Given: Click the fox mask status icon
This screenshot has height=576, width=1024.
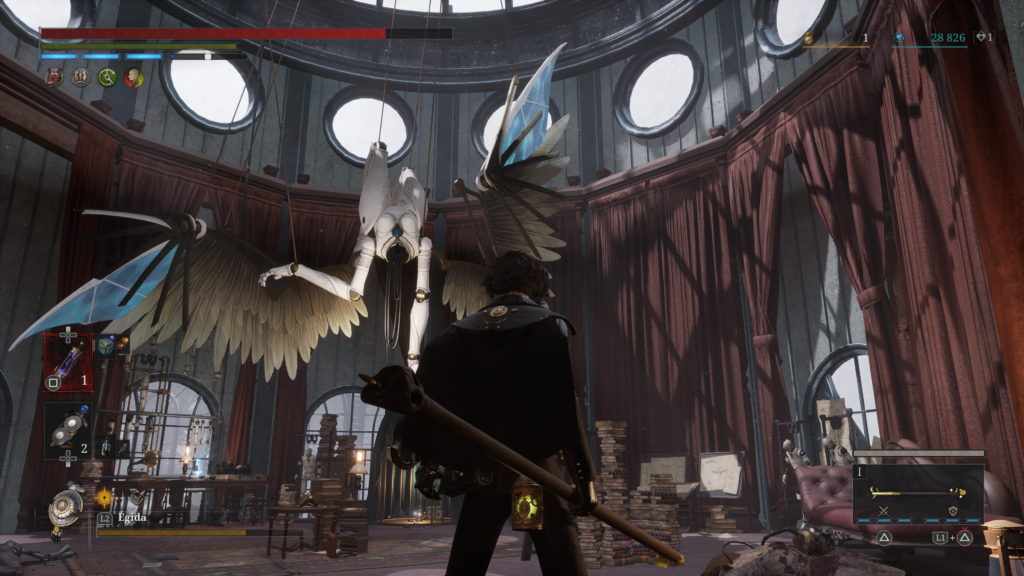Looking at the screenshot, I should pyautogui.click(x=54, y=77).
